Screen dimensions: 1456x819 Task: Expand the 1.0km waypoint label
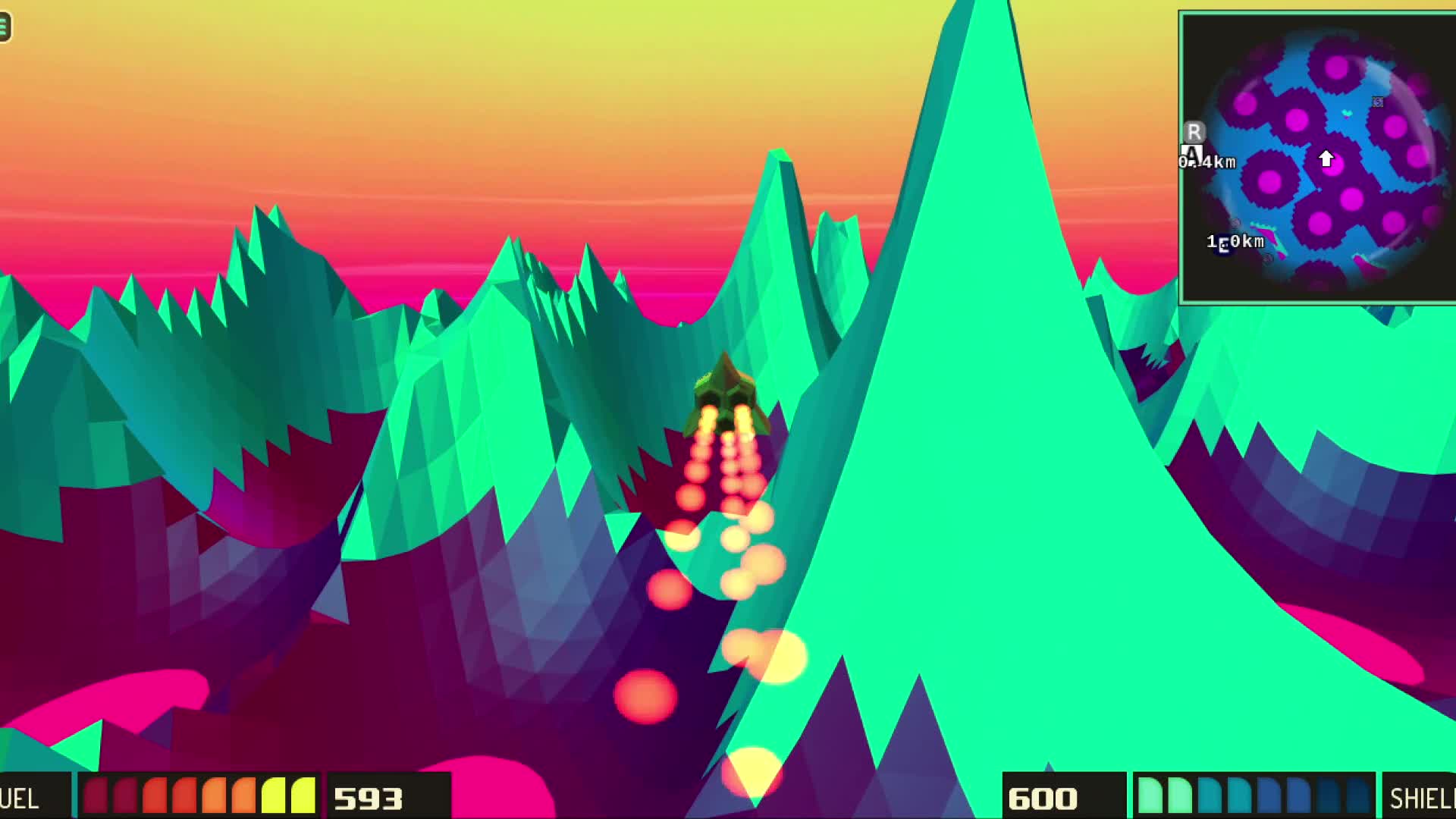tap(1235, 241)
